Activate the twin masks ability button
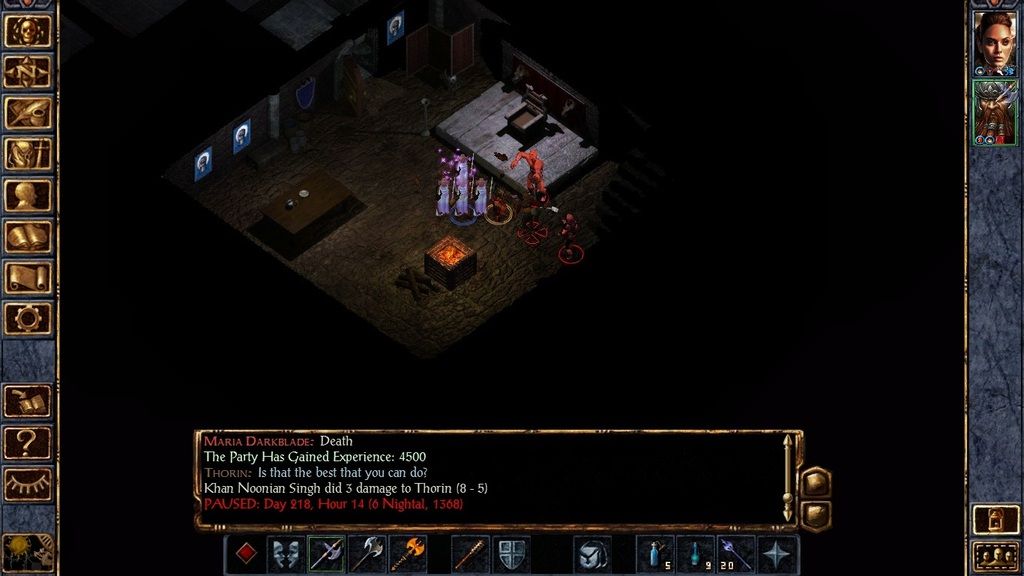Viewport: 1024px width, 576px height. click(x=286, y=554)
